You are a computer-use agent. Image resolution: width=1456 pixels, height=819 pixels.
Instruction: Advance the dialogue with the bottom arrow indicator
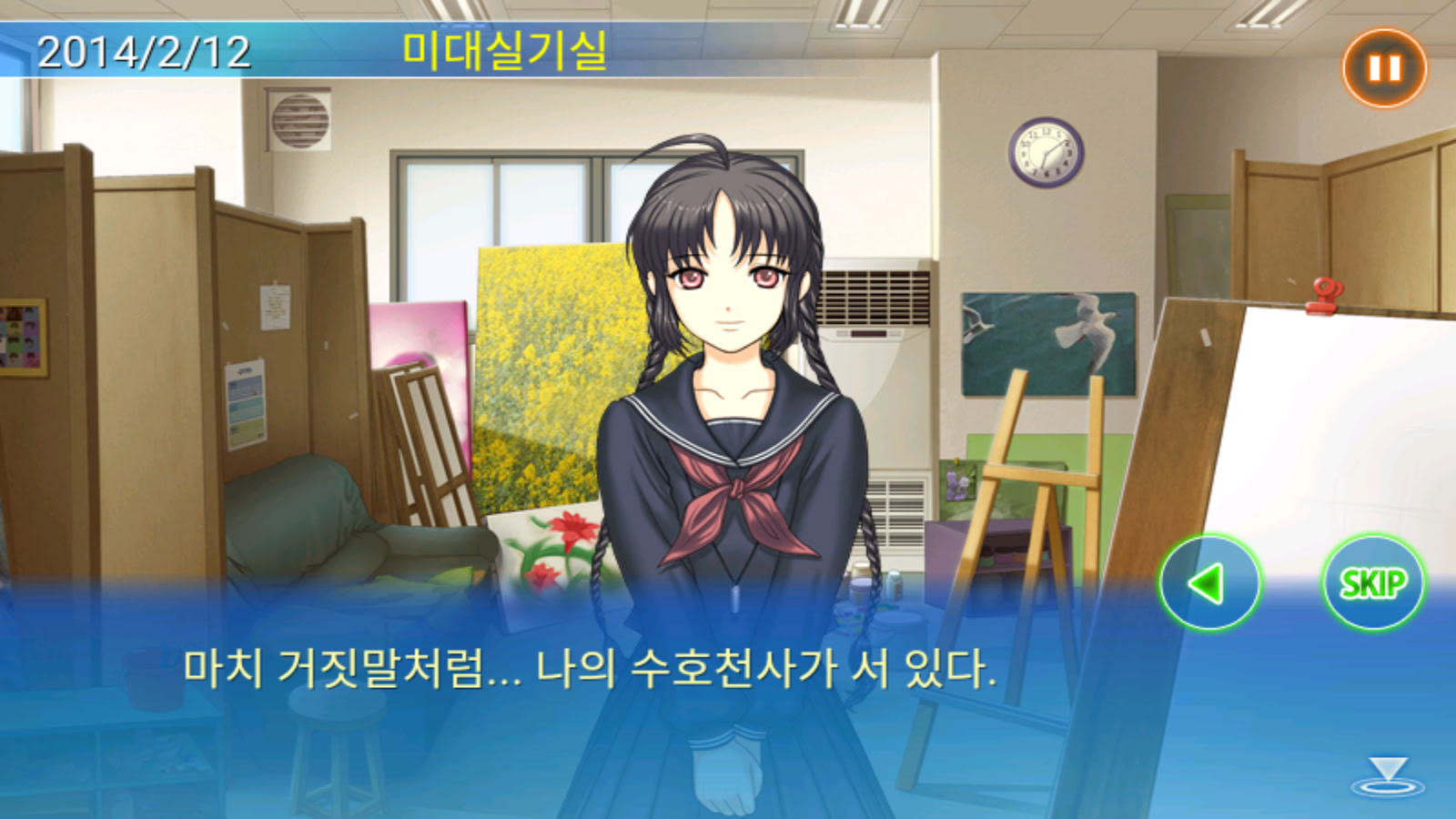point(1387,776)
